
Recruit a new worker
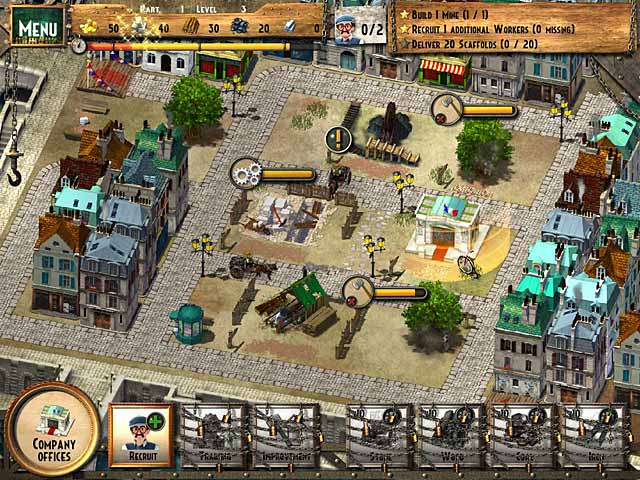click(x=141, y=435)
